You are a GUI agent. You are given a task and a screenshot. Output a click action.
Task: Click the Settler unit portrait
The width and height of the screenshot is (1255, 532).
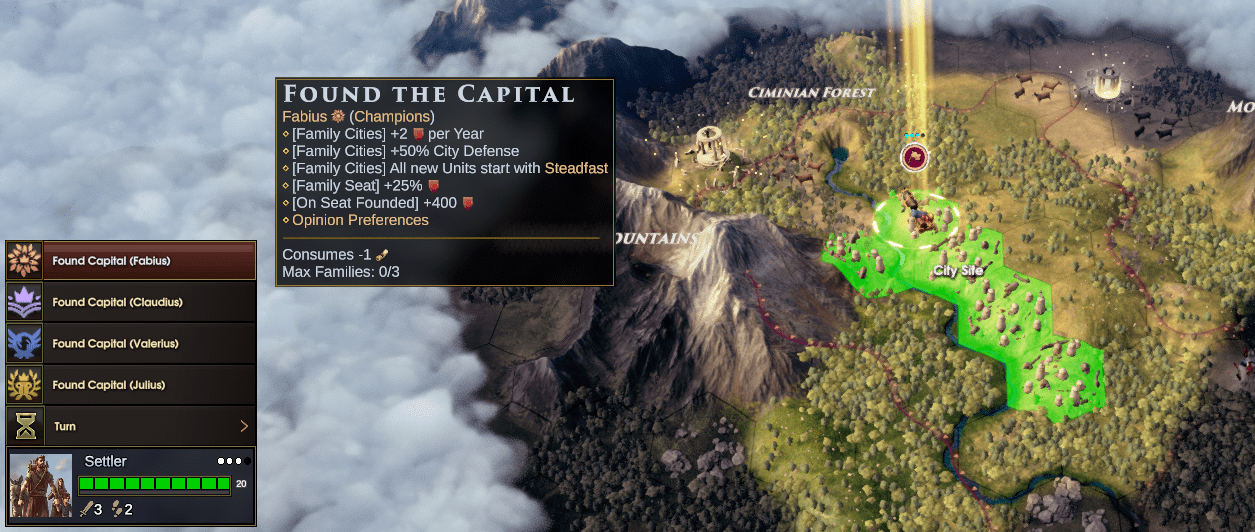(x=41, y=486)
